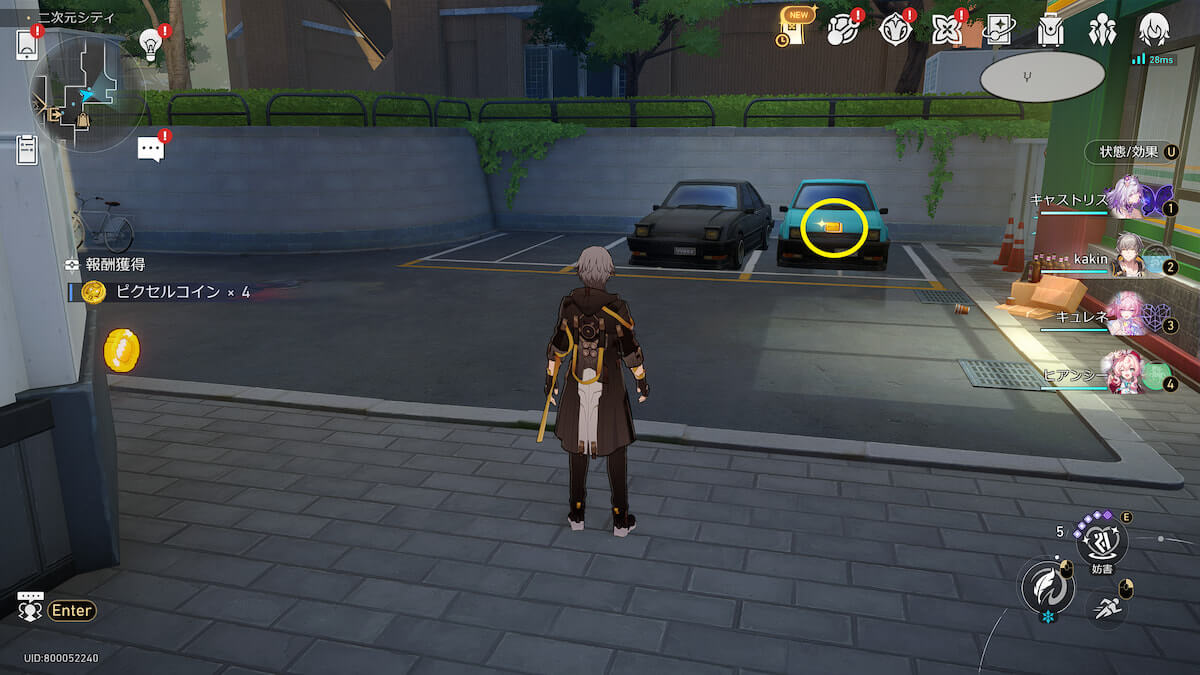
Task: Switch to party member ヒアンシー
Action: tap(1128, 374)
